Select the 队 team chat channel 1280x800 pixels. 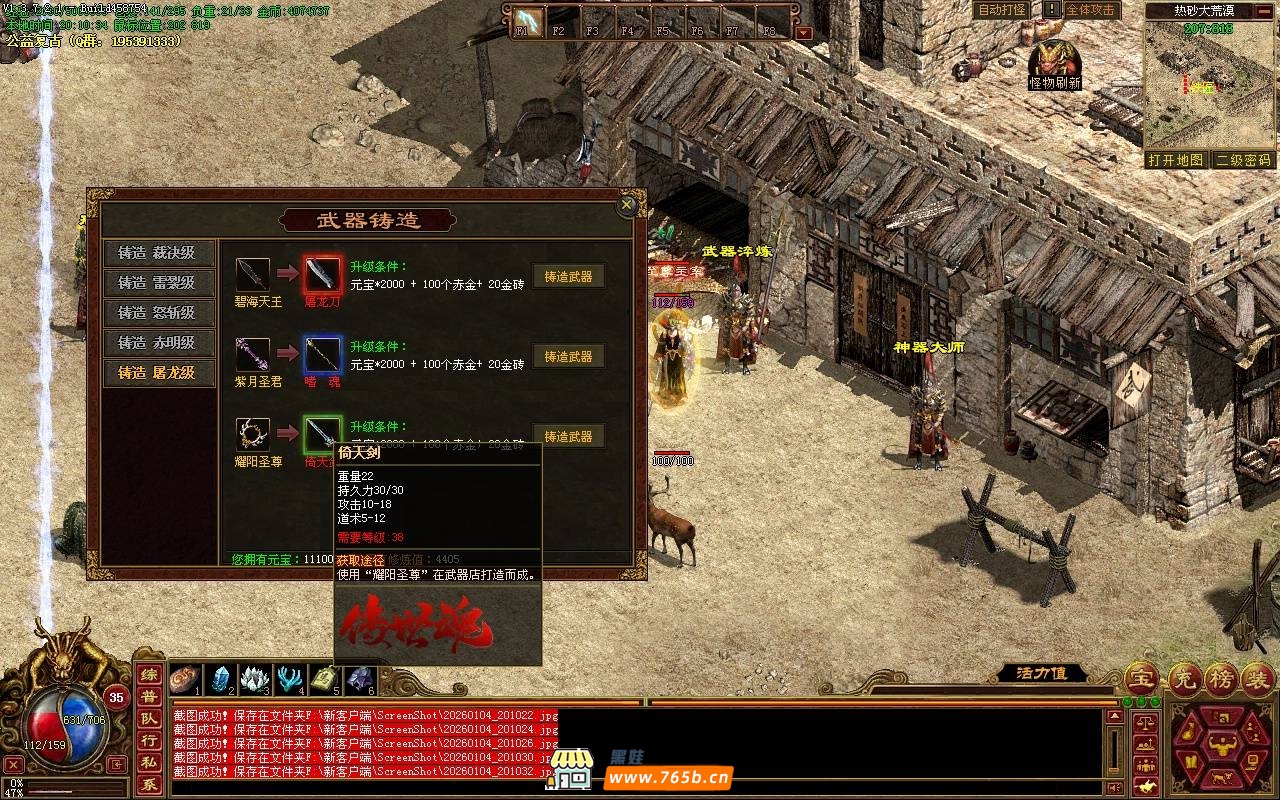[x=148, y=719]
